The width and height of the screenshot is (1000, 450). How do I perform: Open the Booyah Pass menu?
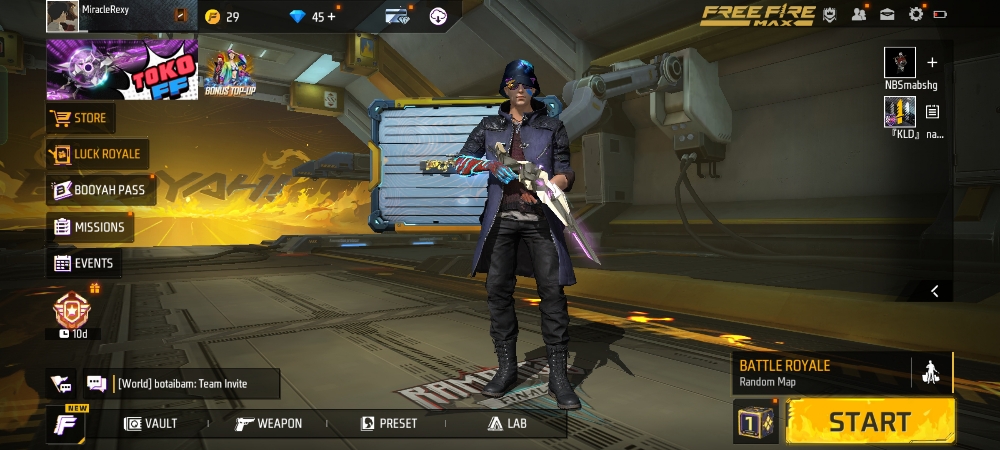point(99,190)
